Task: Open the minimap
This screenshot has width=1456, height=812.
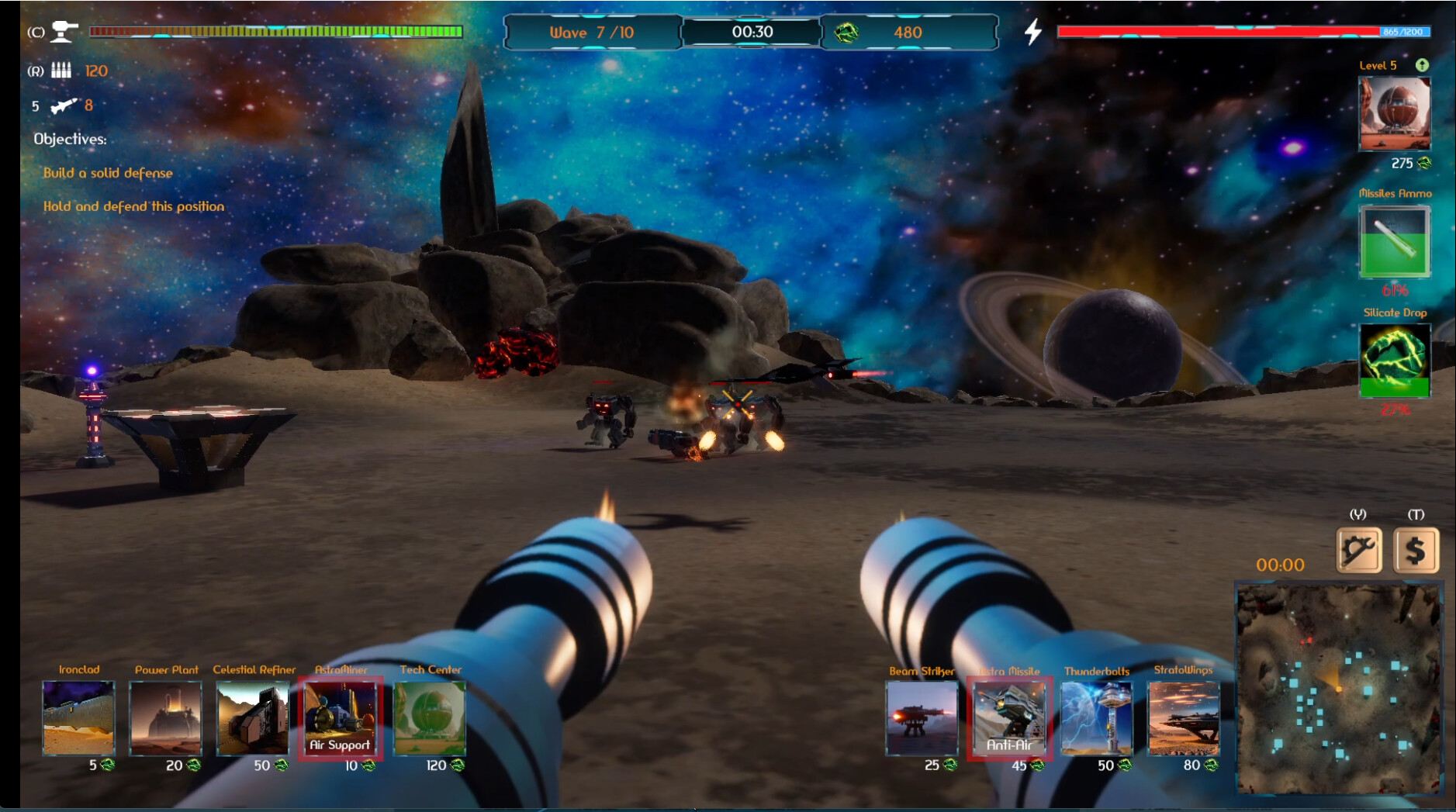Action: pyautogui.click(x=1338, y=688)
